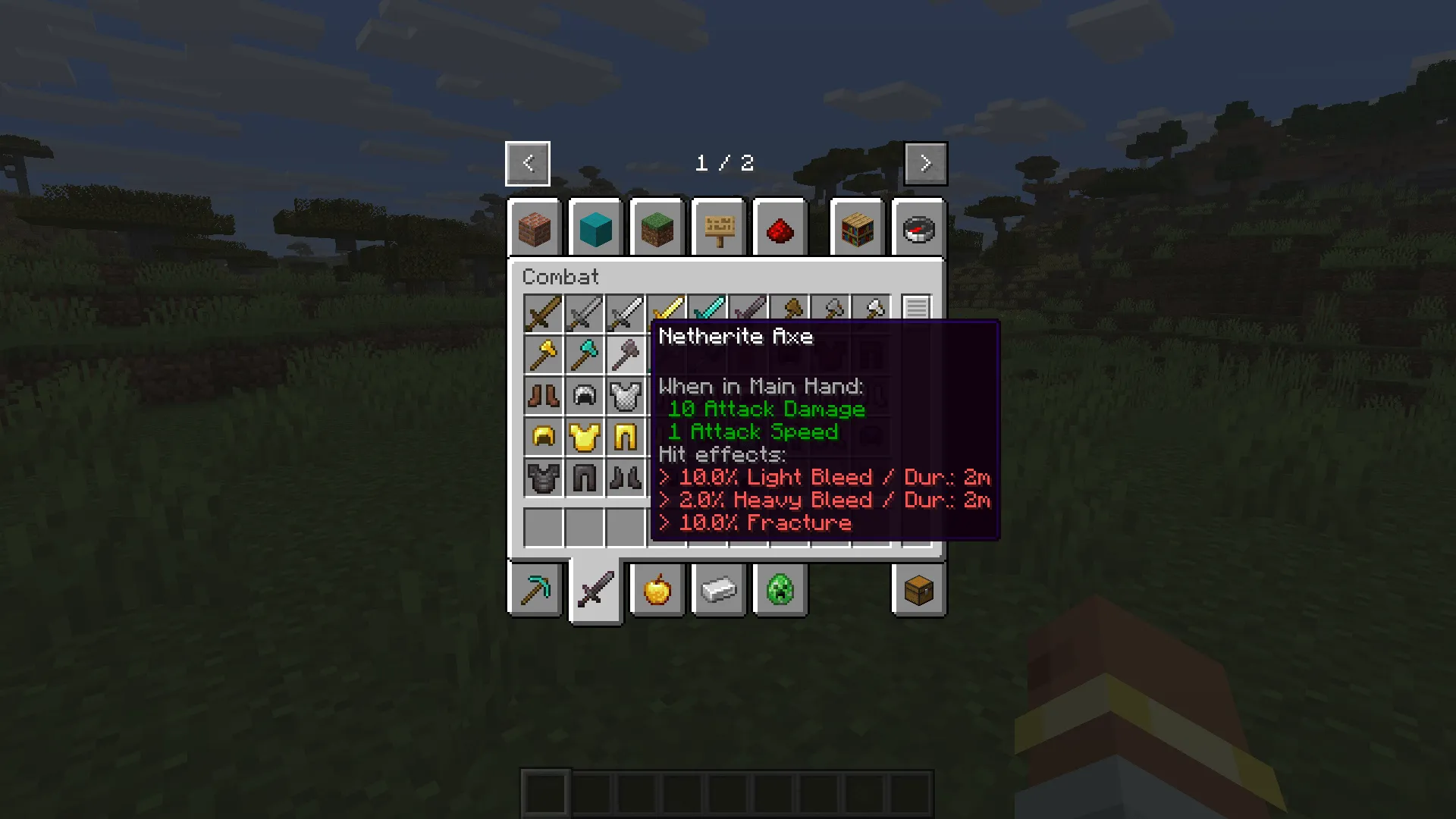The image size is (1456, 819).
Task: Go back to the previous tab page
Action: click(528, 163)
